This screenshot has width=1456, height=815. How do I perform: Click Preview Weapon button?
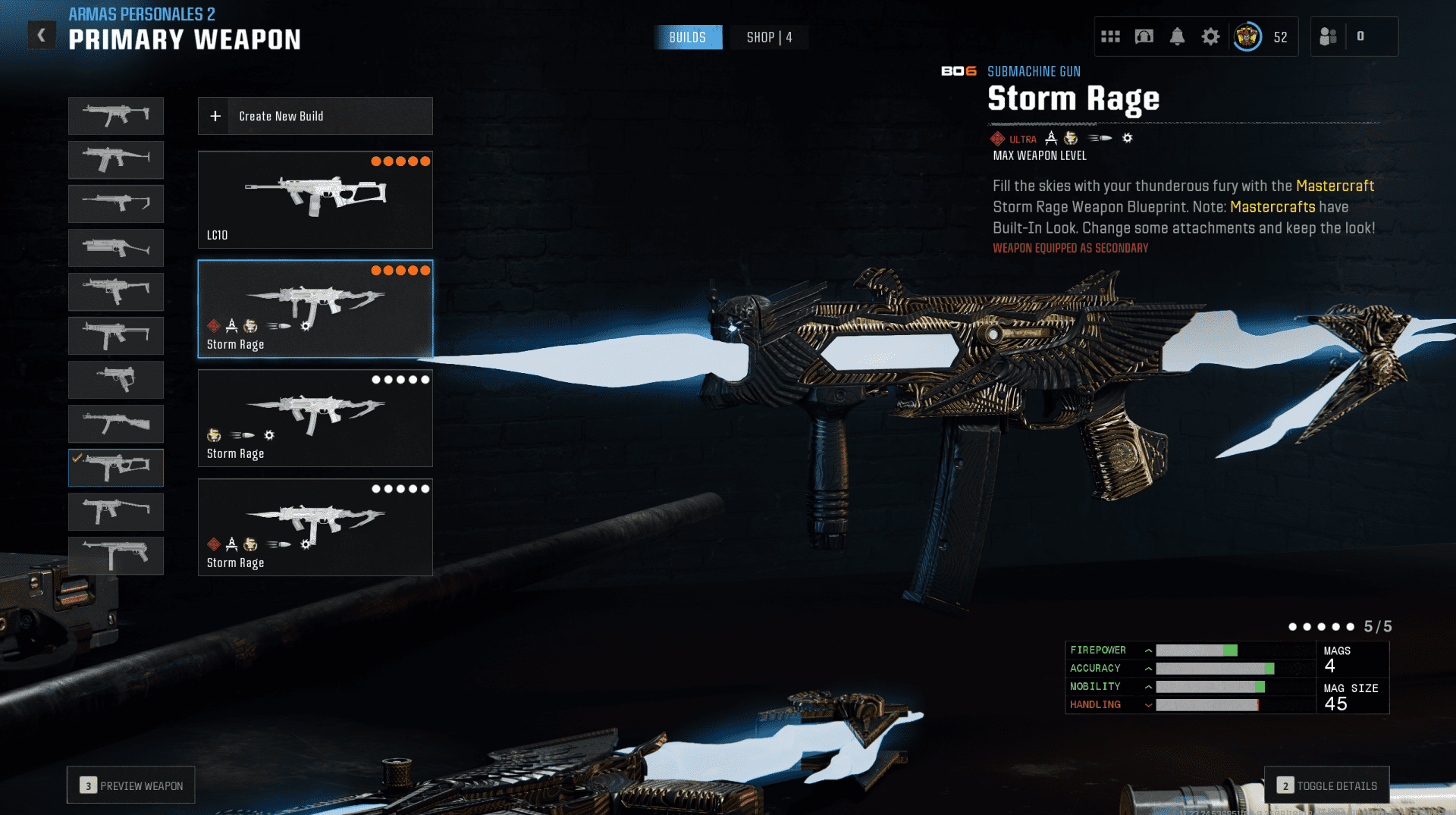click(x=131, y=785)
